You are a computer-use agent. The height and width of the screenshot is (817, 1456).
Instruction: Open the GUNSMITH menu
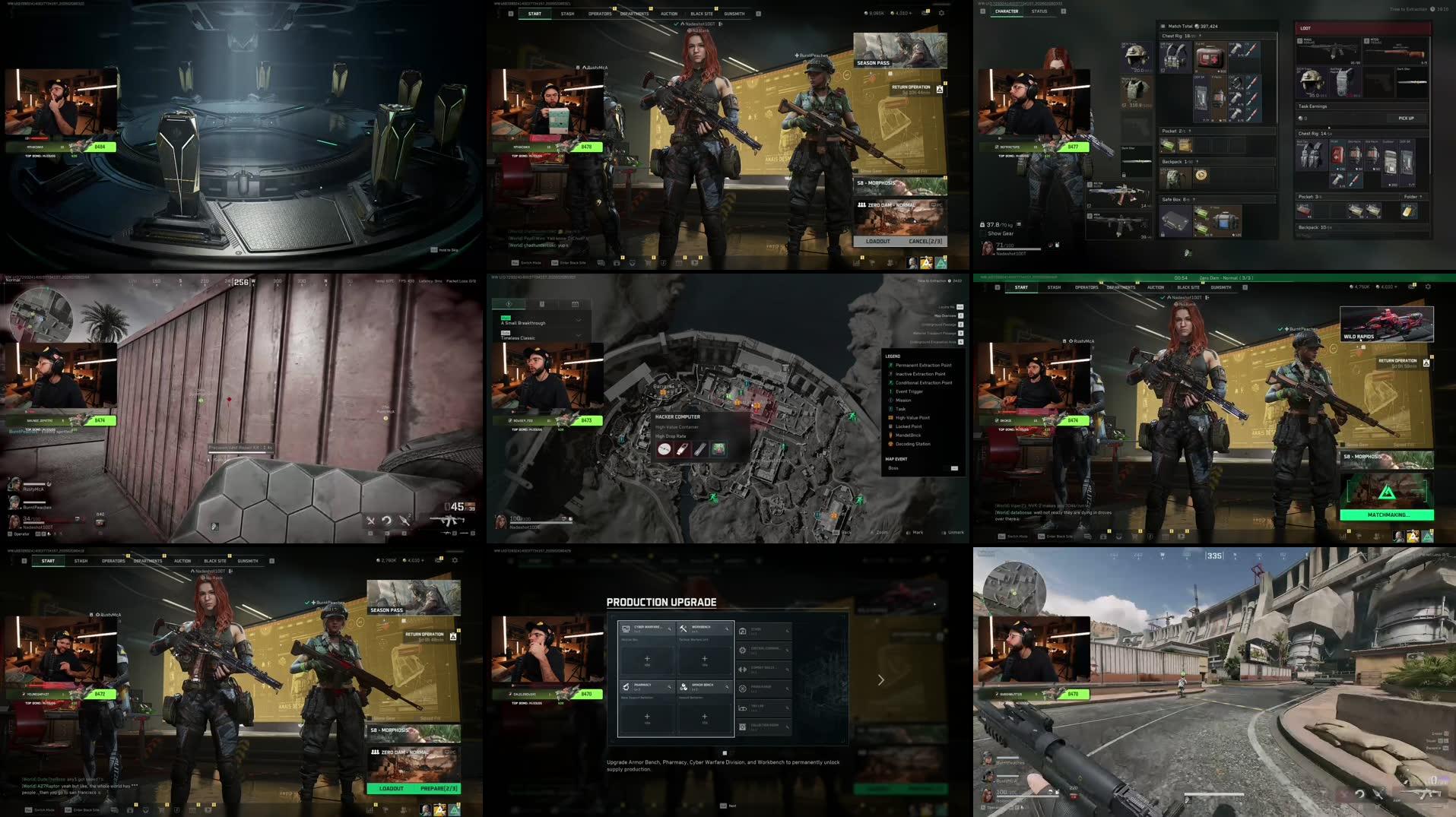coord(732,13)
